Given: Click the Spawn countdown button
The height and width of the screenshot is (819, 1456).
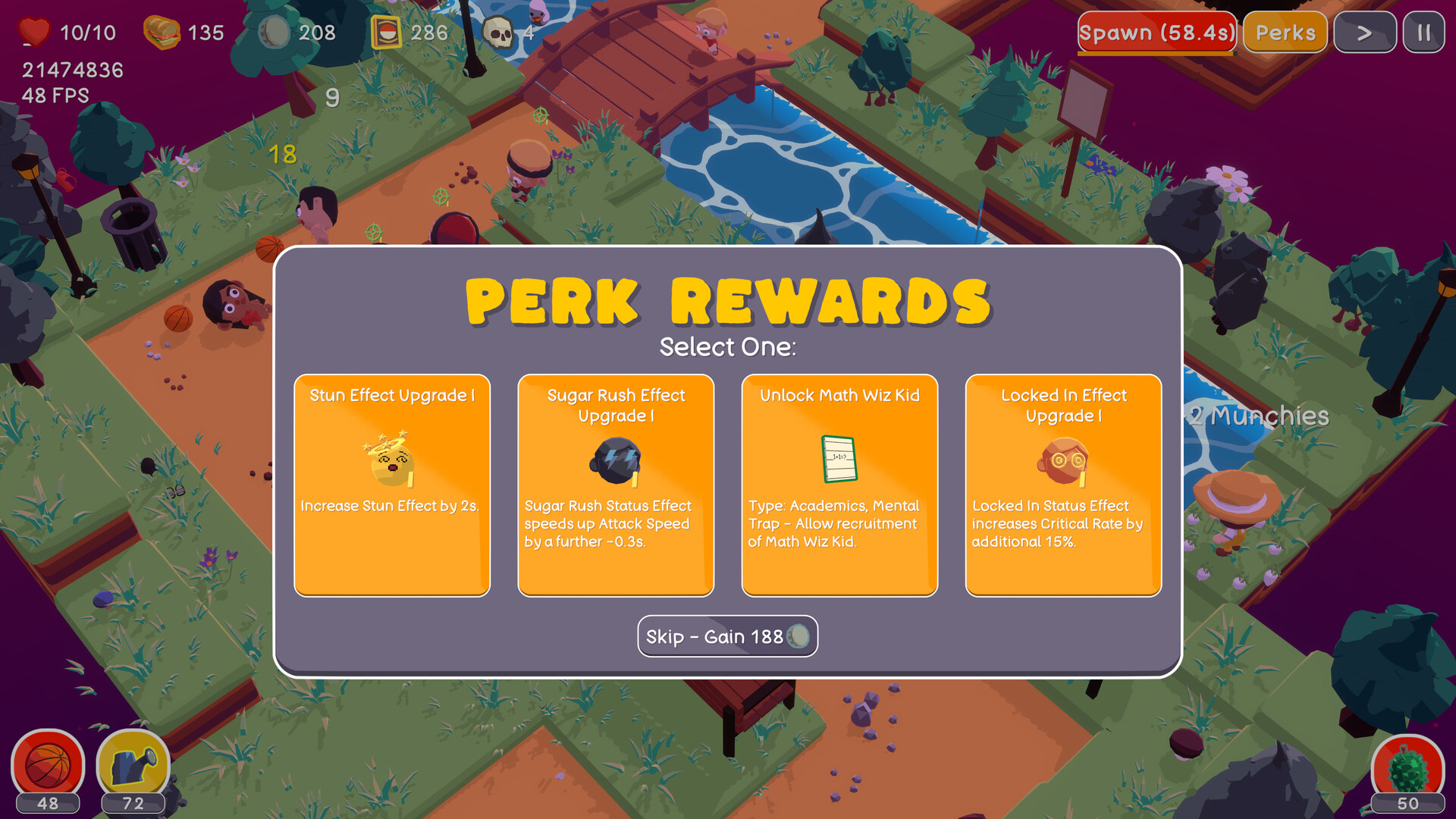Looking at the screenshot, I should point(1156,32).
